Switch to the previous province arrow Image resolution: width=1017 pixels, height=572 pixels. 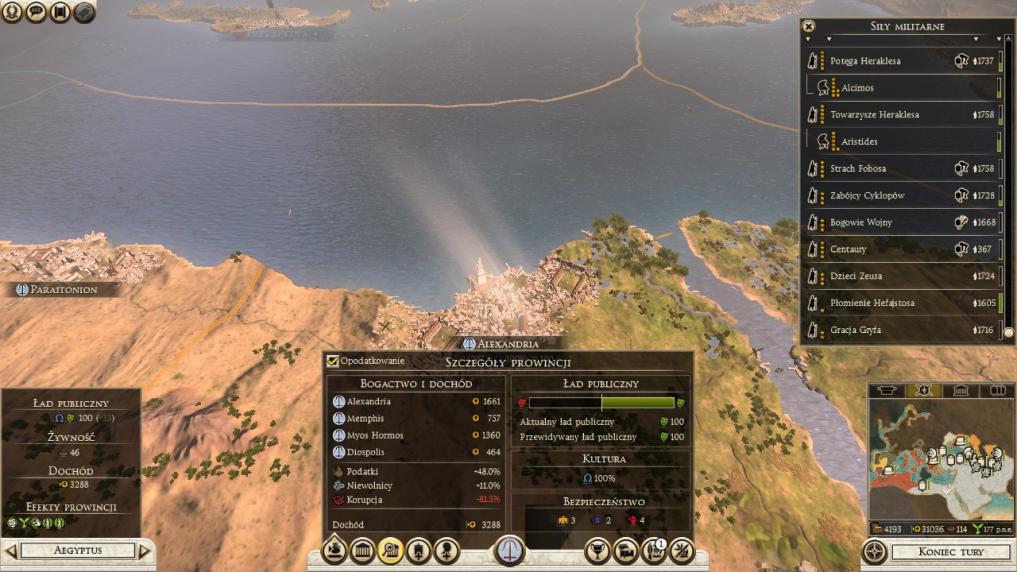point(11,551)
